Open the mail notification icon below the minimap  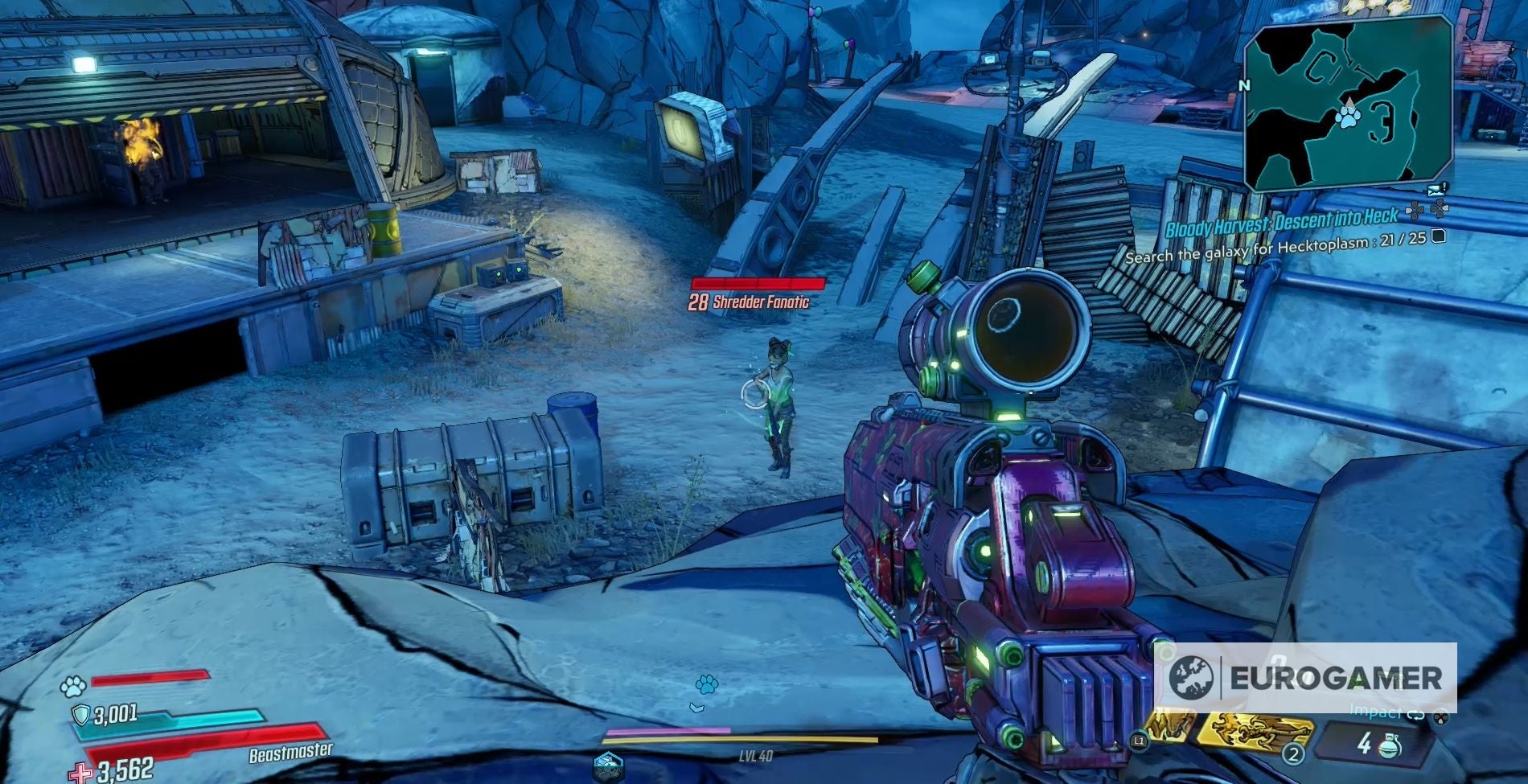tap(1435, 190)
